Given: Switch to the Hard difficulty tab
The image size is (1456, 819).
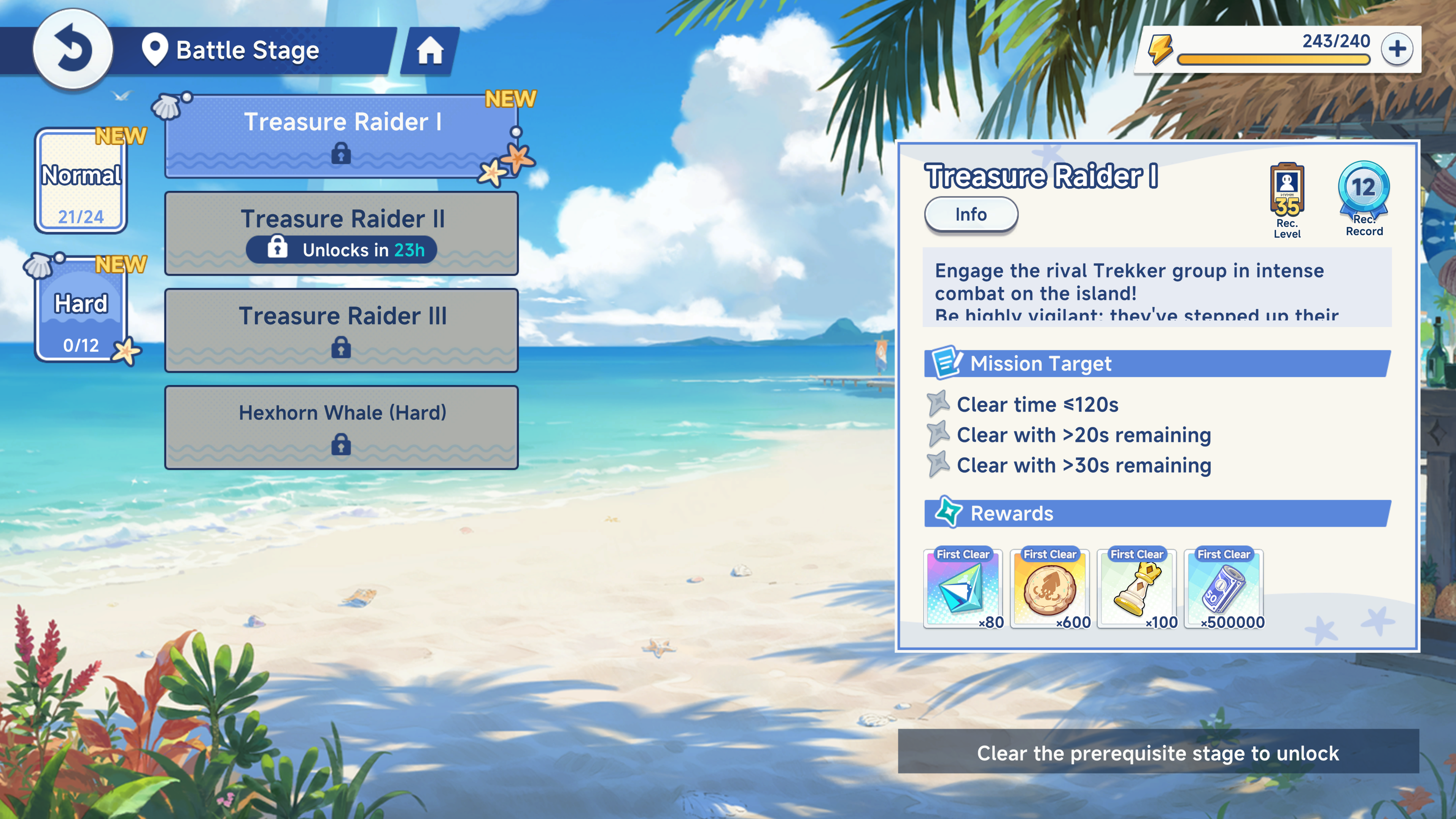Looking at the screenshot, I should [81, 309].
